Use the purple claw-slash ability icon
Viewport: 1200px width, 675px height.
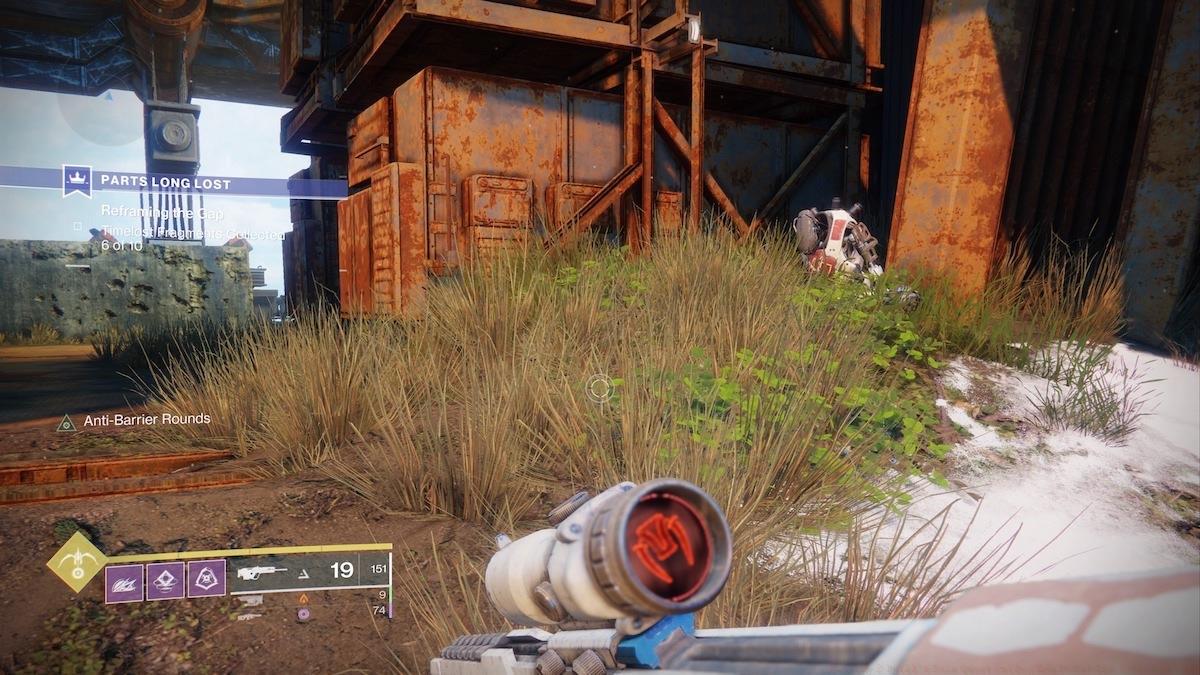tap(124, 579)
